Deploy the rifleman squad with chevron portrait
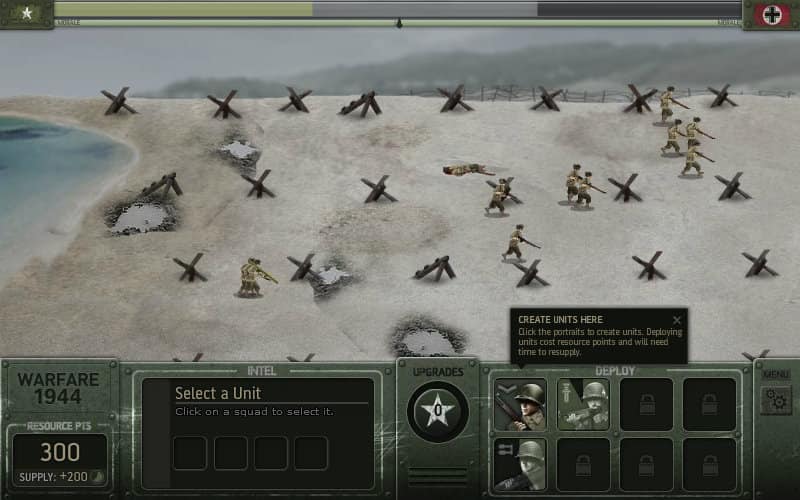Screen dimensions: 800x500 tap(520, 404)
